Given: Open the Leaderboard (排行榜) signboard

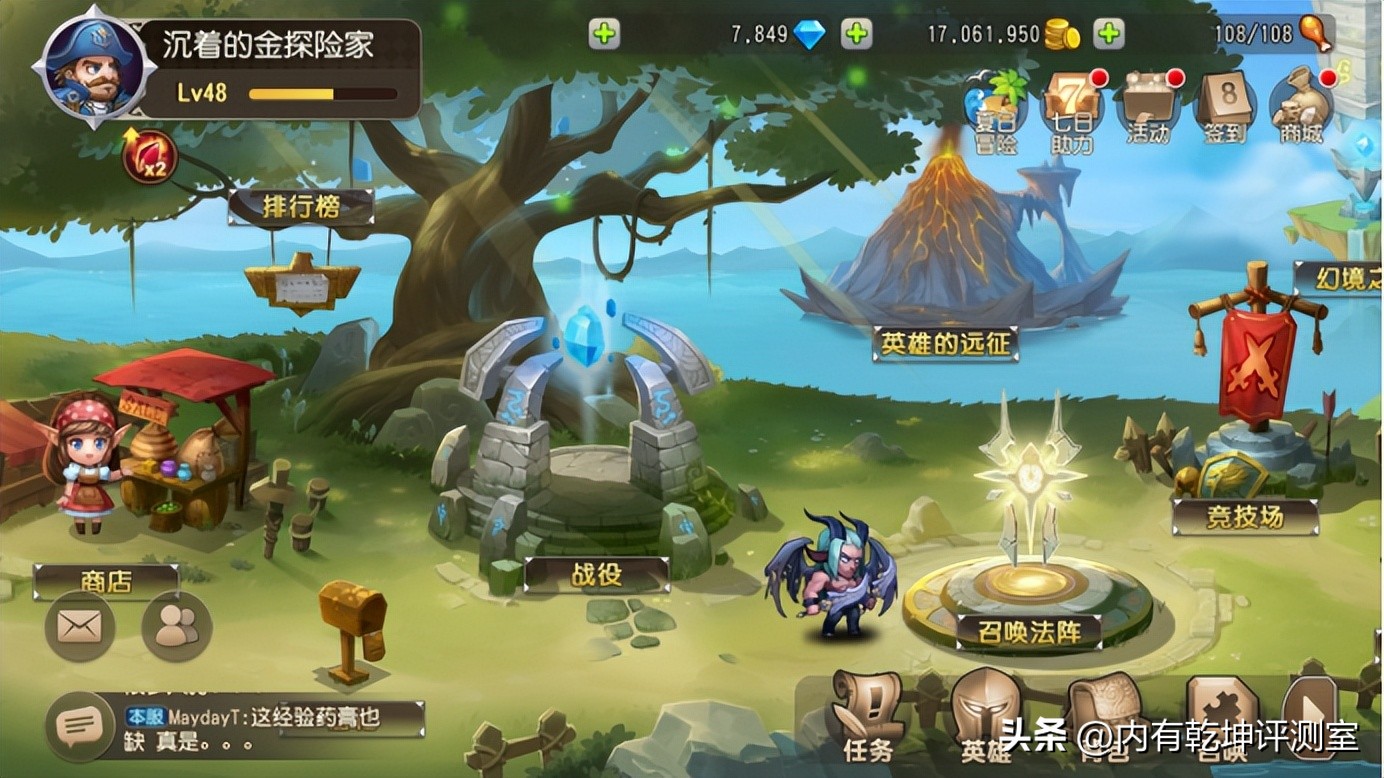Looking at the screenshot, I should (302, 204).
